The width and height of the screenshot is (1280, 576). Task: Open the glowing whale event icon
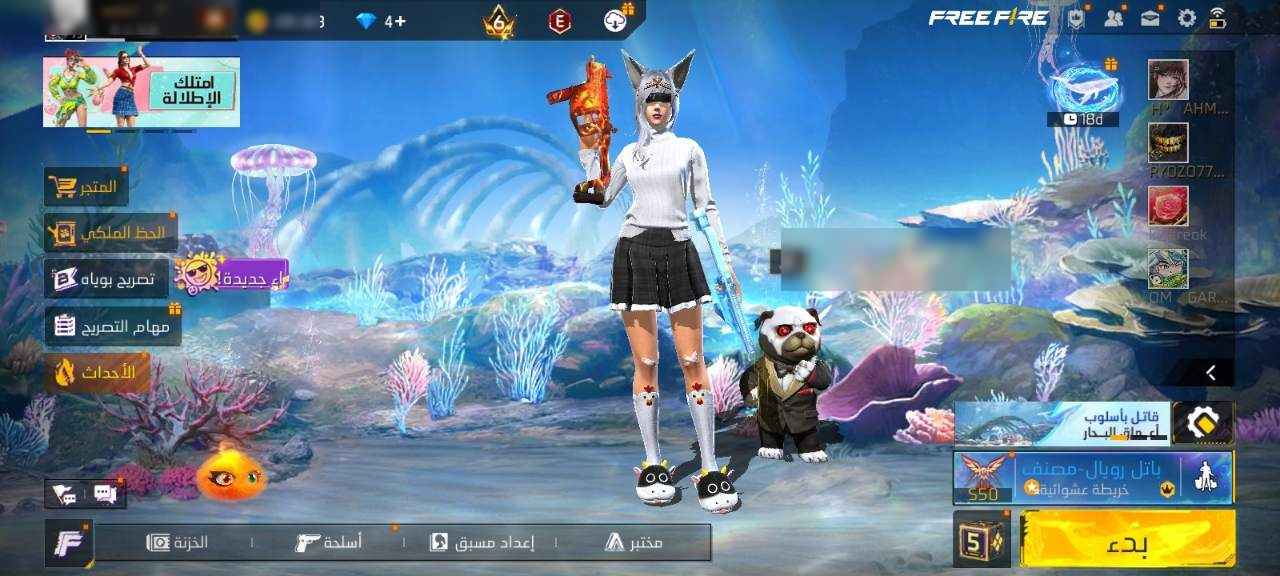pos(1083,88)
